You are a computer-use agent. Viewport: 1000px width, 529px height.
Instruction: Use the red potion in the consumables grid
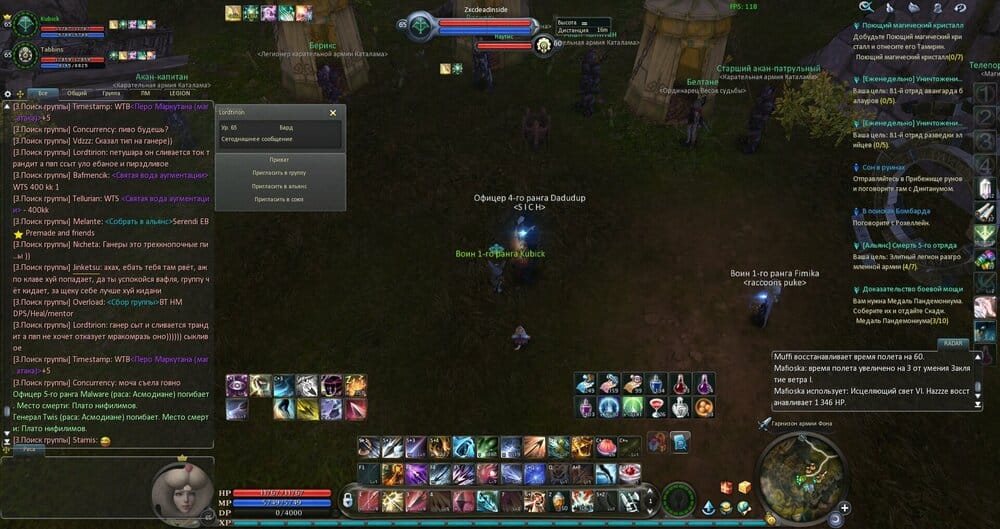coord(678,384)
